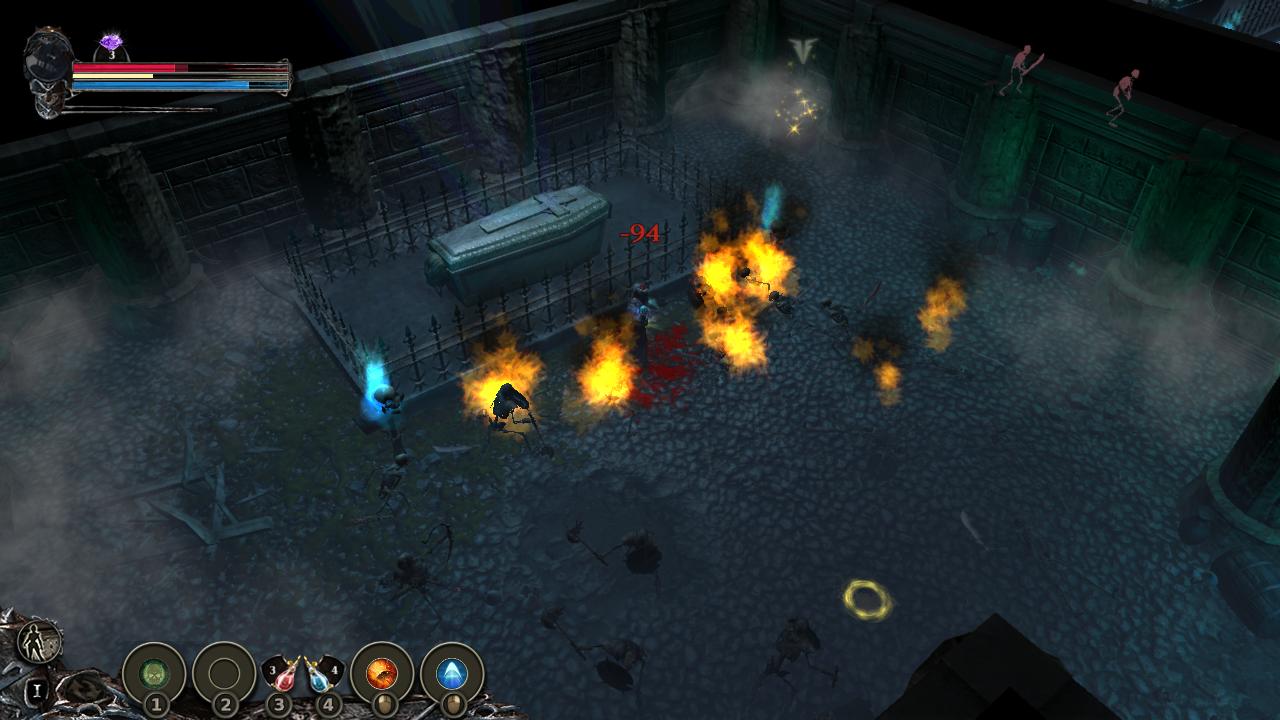
Task: Open the character sheet silhouette icon
Action: click(x=40, y=642)
